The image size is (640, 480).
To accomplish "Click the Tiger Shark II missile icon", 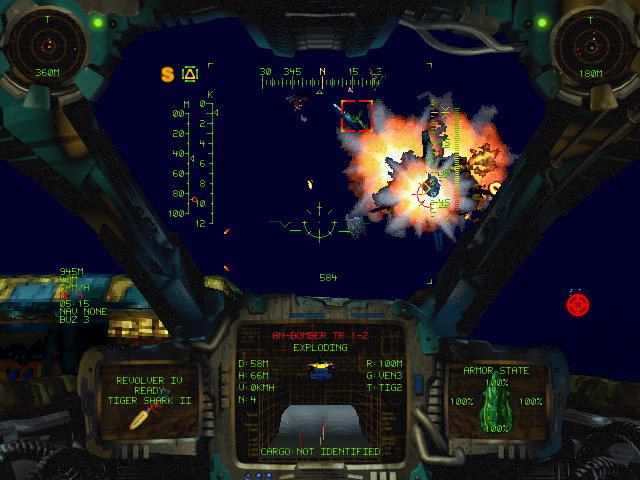I will pos(140,419).
